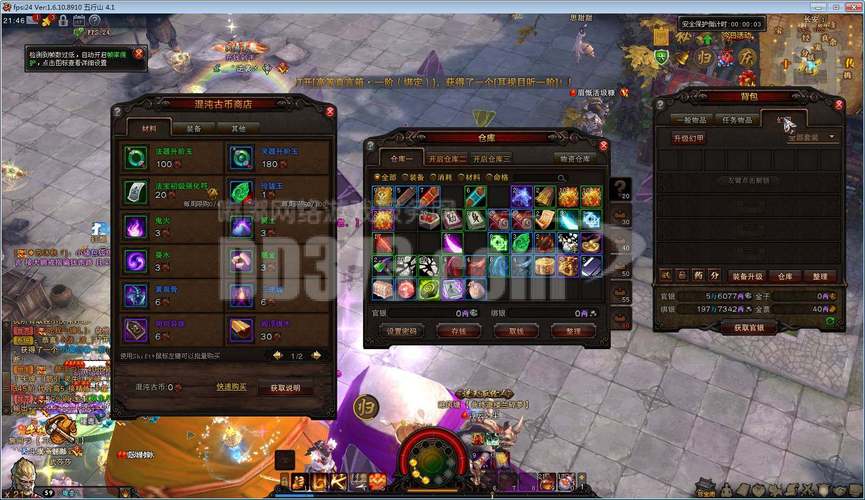Screen dimensions: 865x500
Task: Switch to the 装备 tab in shop
Action: click(x=194, y=128)
